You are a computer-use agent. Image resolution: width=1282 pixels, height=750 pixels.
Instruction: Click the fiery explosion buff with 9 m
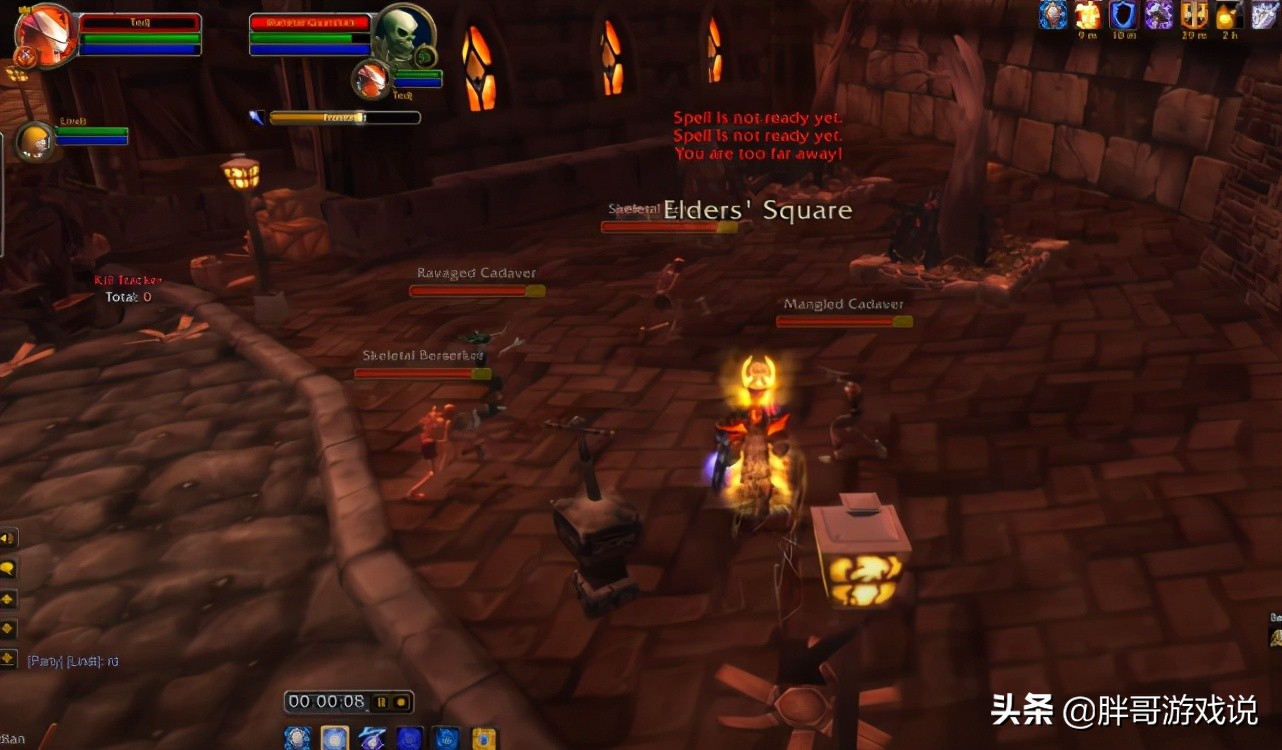pyautogui.click(x=1088, y=14)
